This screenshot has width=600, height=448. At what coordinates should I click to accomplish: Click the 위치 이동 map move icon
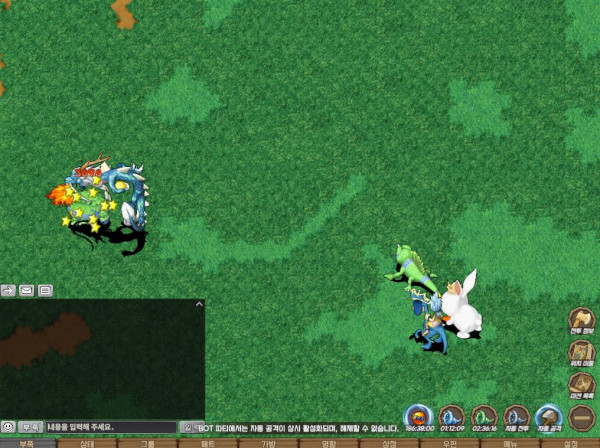pos(581,353)
